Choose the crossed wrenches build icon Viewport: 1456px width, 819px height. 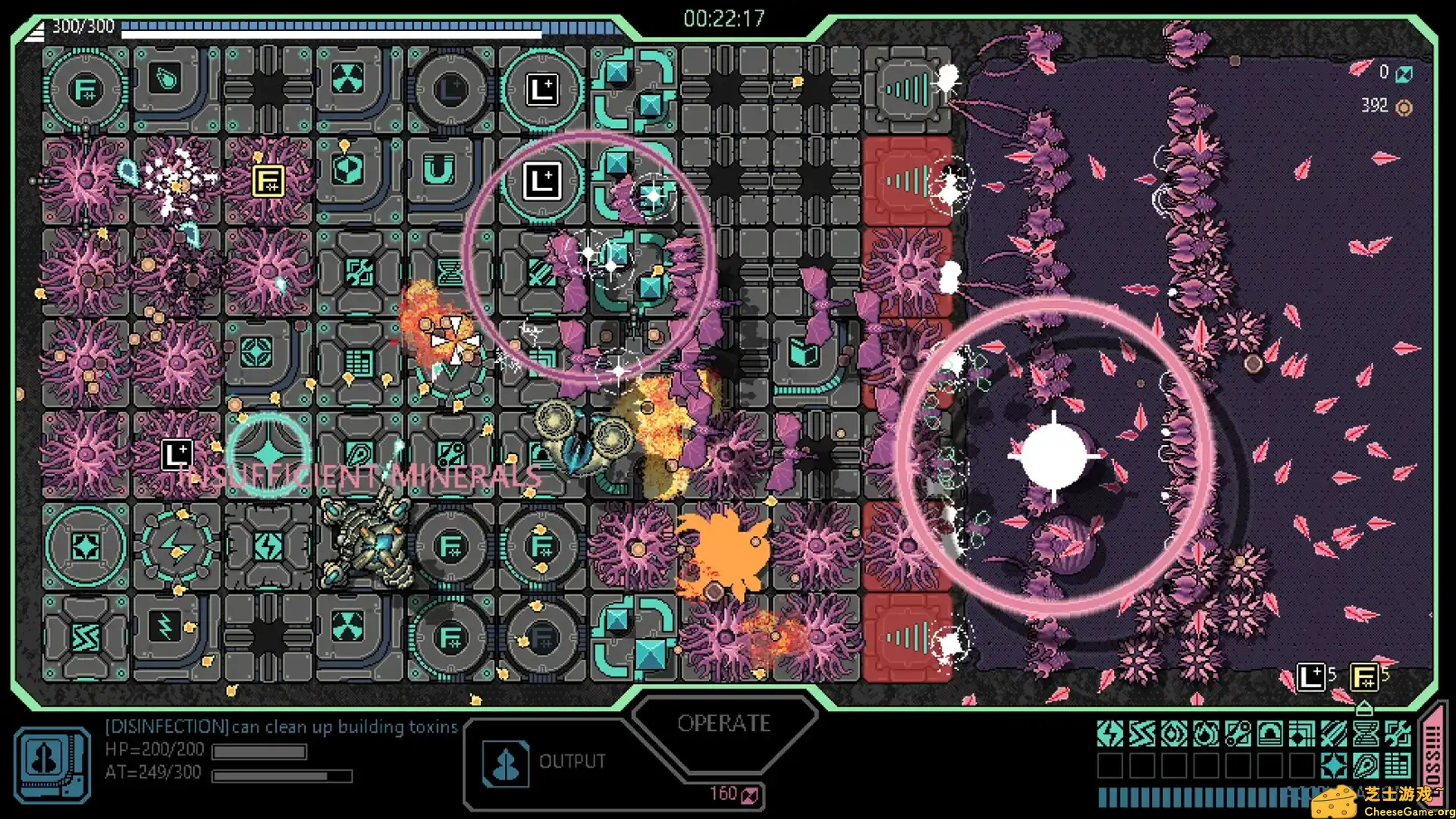pos(1398,734)
